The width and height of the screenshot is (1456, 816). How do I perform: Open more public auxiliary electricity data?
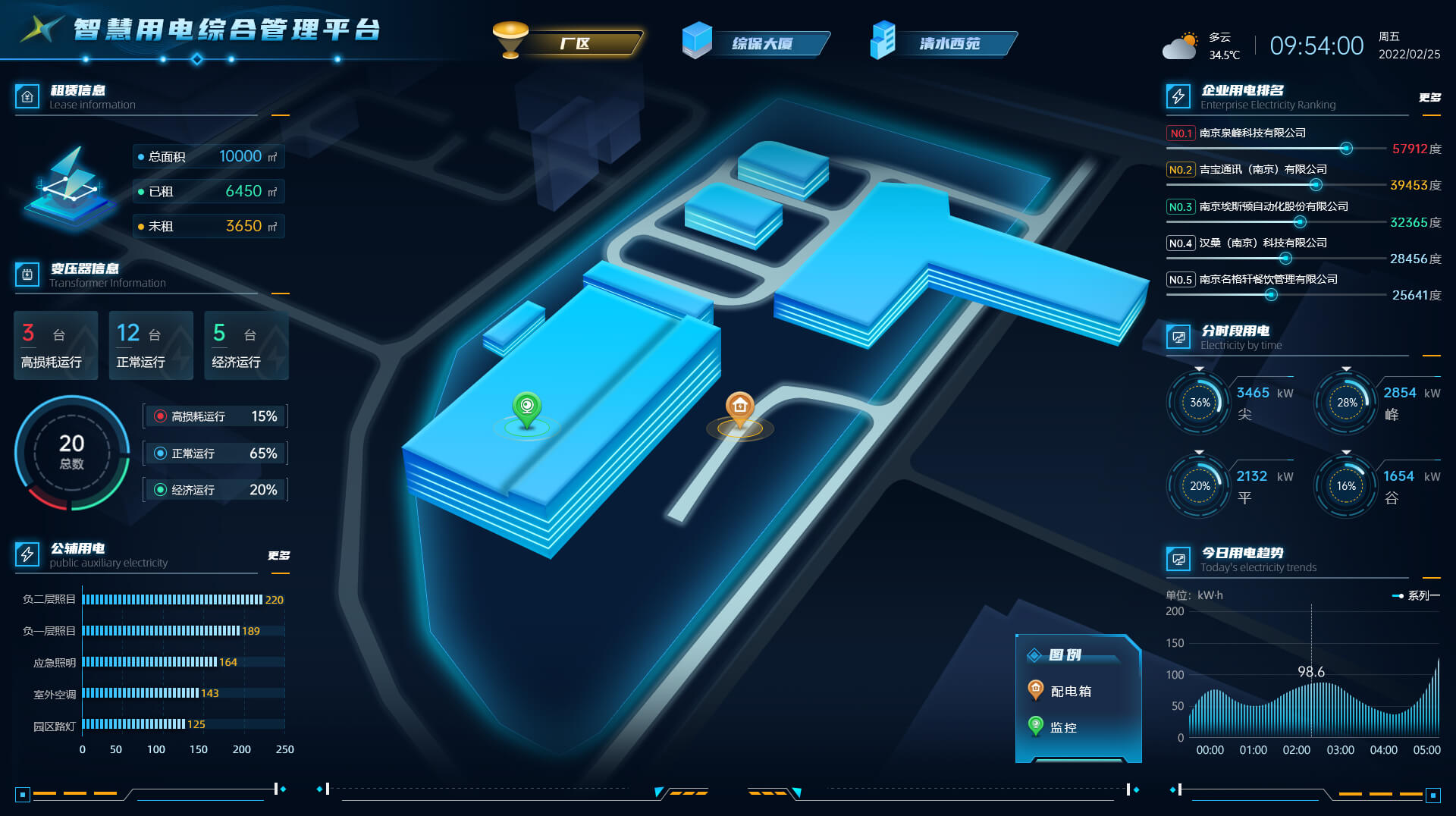278,555
